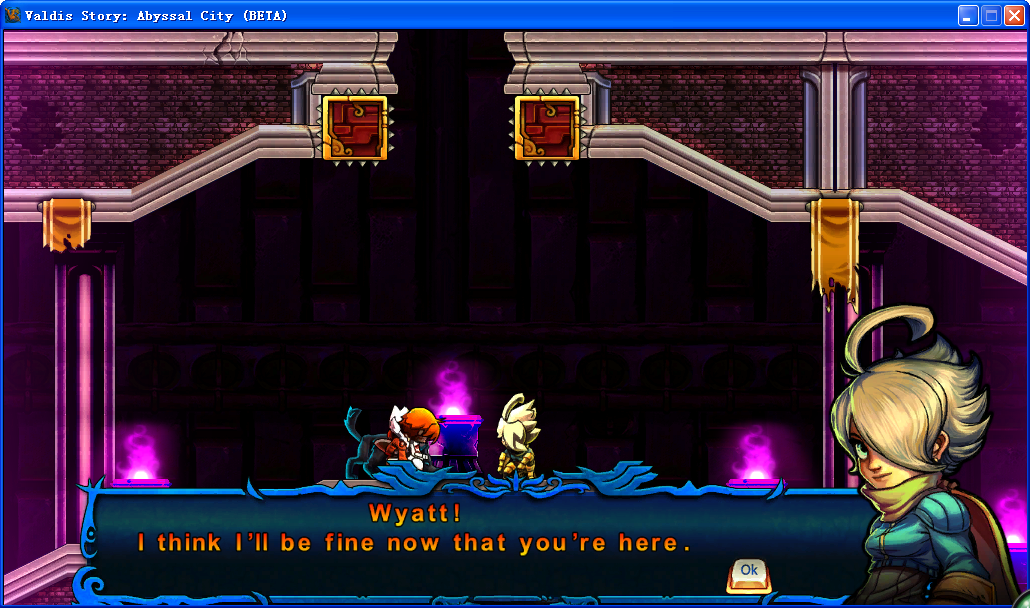Maximize the Valdis Story game window
Screen dimensions: 1030x608
point(991,15)
